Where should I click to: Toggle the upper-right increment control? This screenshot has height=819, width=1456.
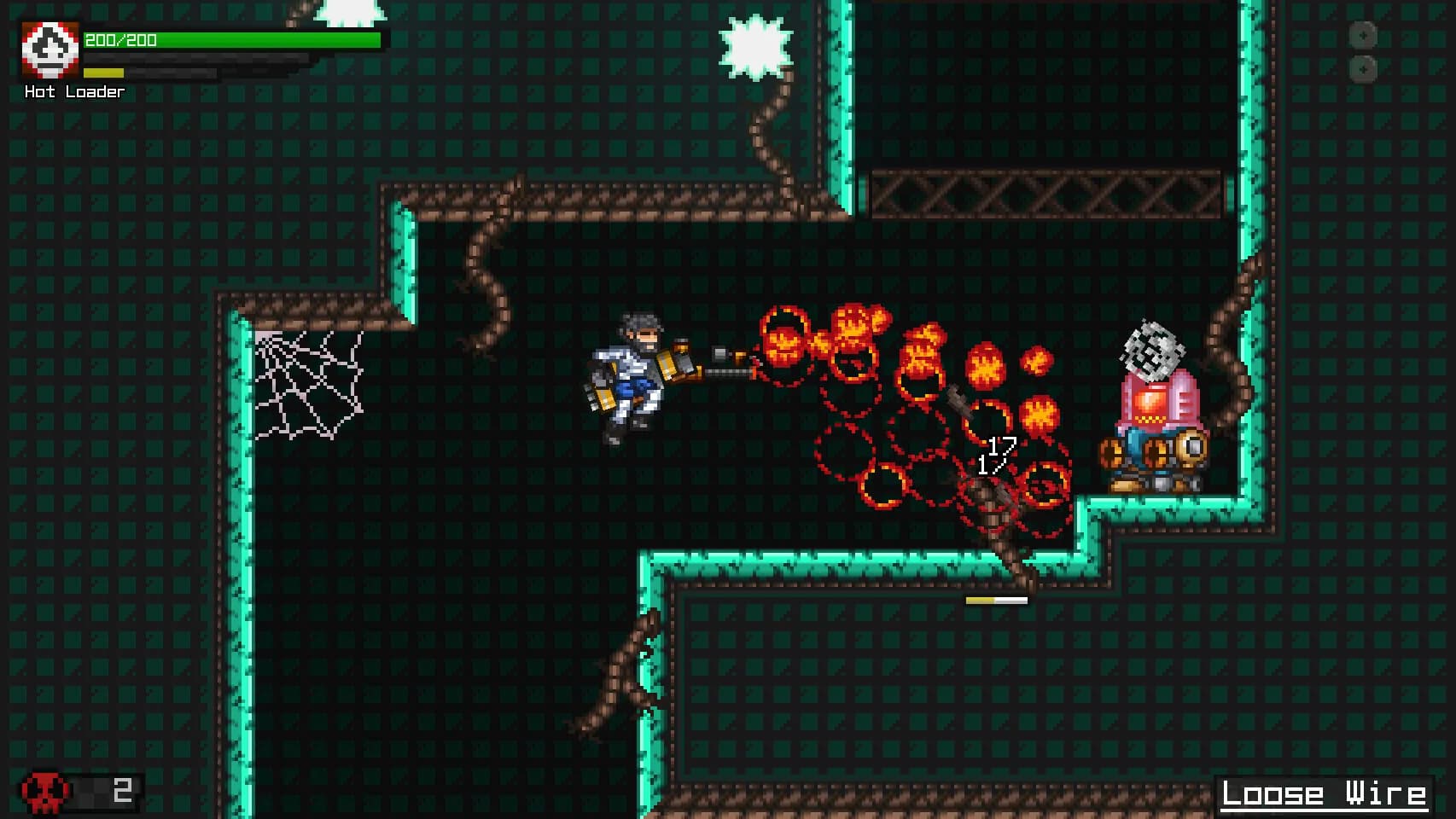coord(1363,37)
